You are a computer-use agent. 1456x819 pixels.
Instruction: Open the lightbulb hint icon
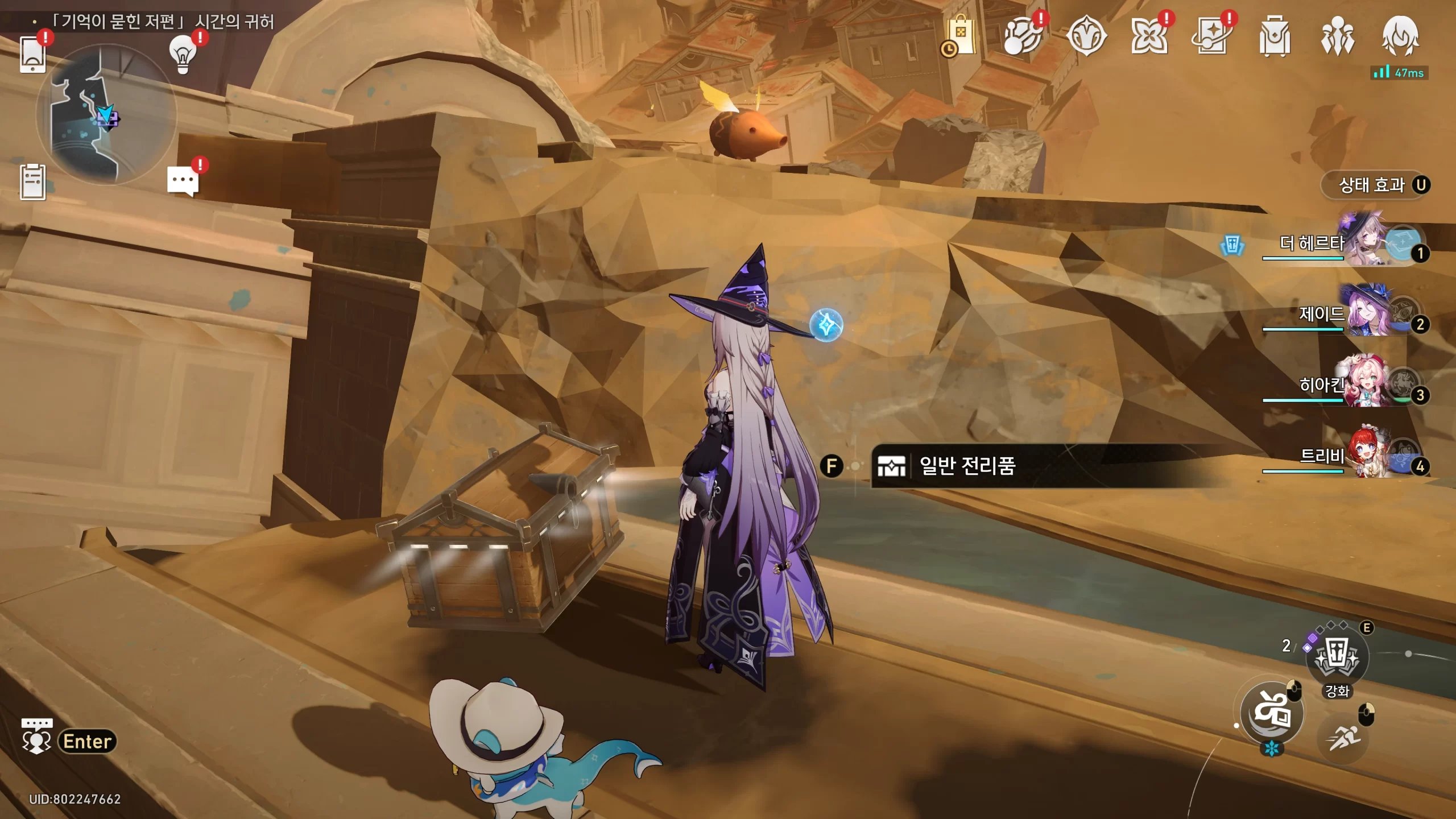pyautogui.click(x=183, y=55)
